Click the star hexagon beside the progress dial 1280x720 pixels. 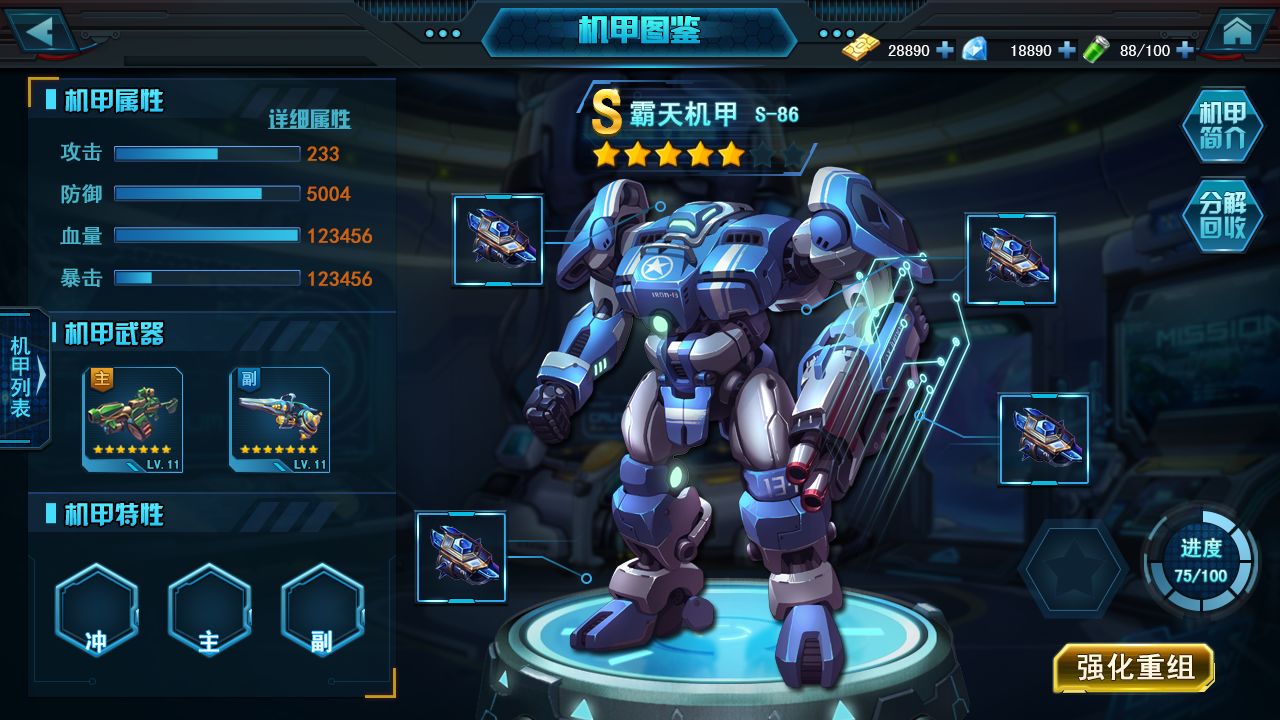coord(1073,568)
